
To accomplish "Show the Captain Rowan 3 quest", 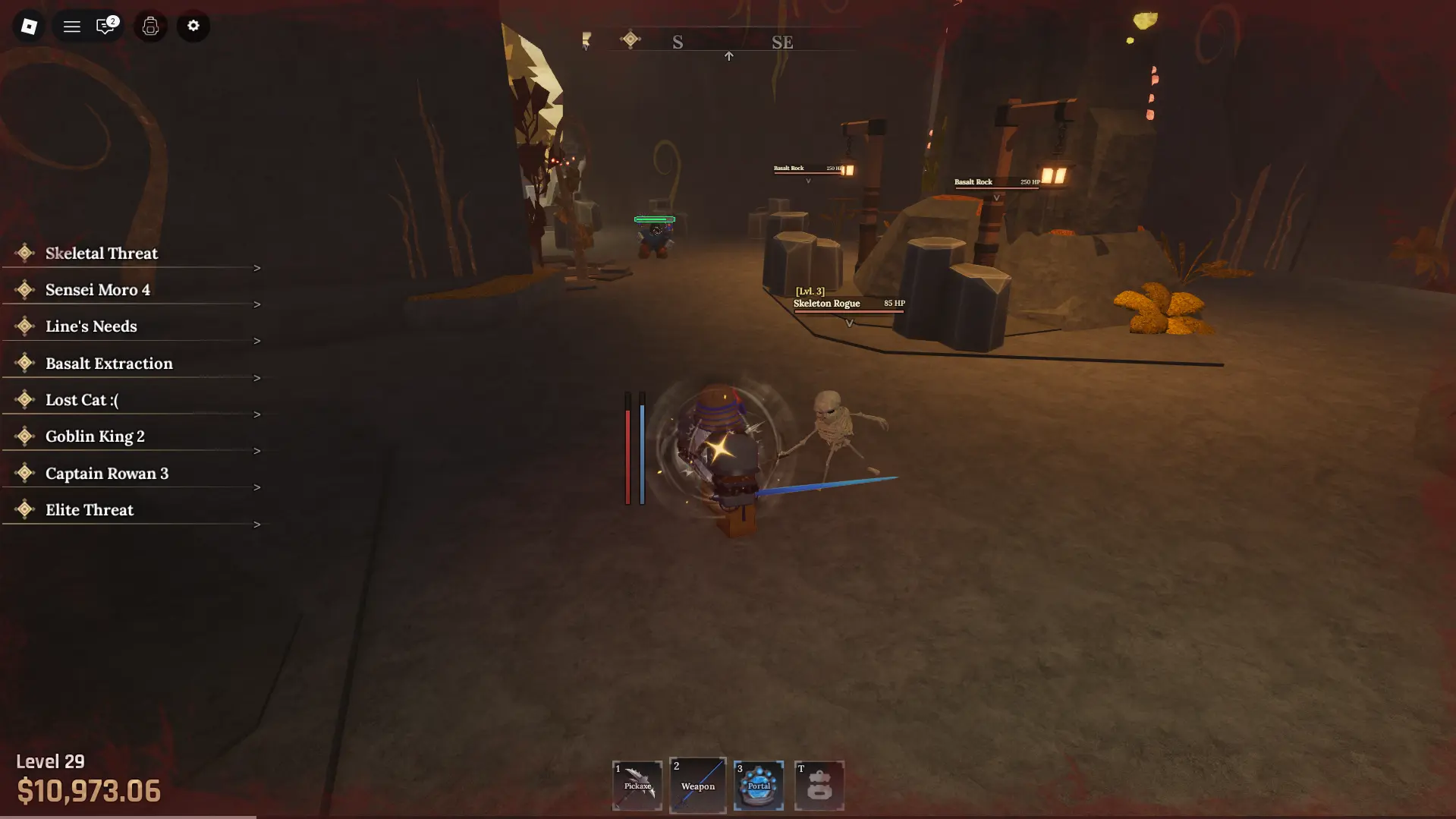I will 107,474.
